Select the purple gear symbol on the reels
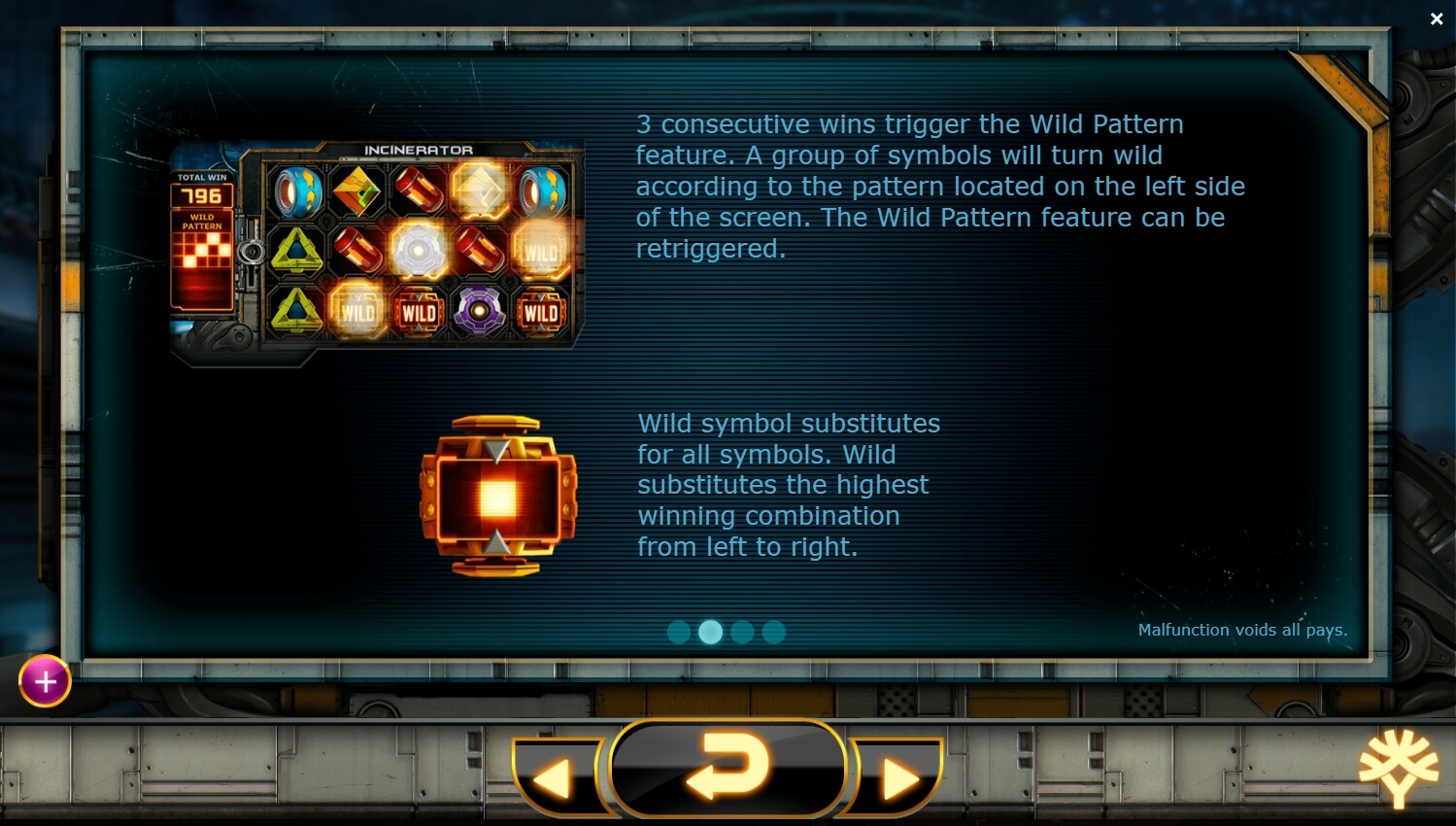The height and width of the screenshot is (826, 1456). pos(480,313)
